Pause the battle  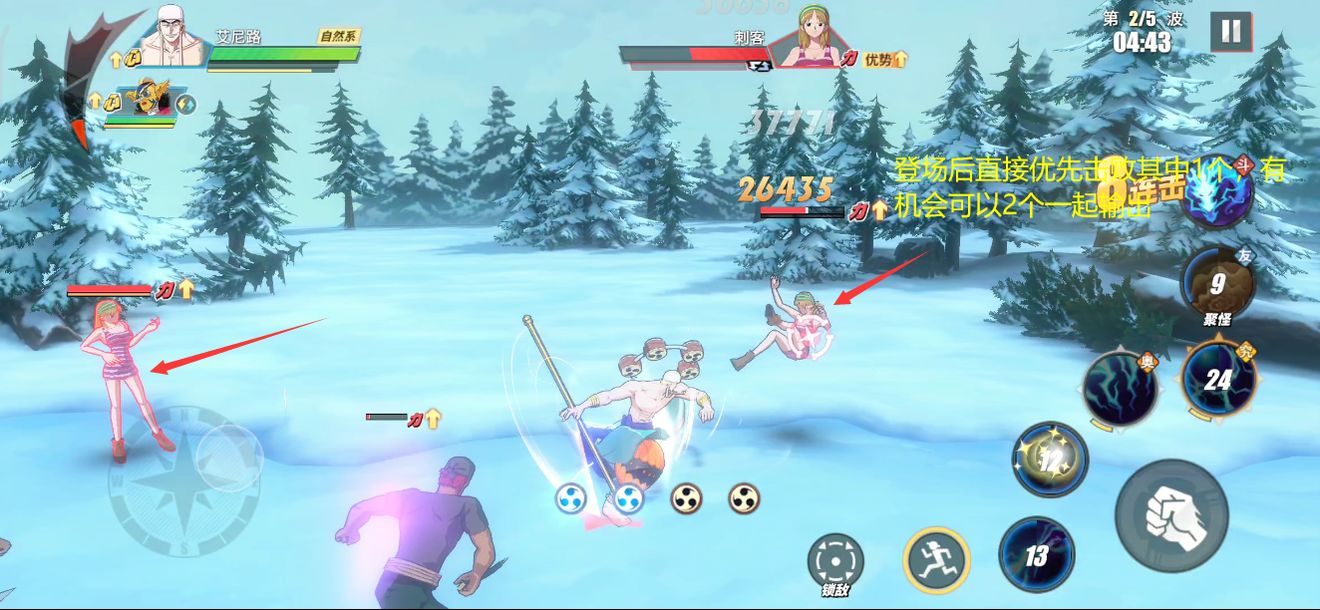[x=1230, y=32]
